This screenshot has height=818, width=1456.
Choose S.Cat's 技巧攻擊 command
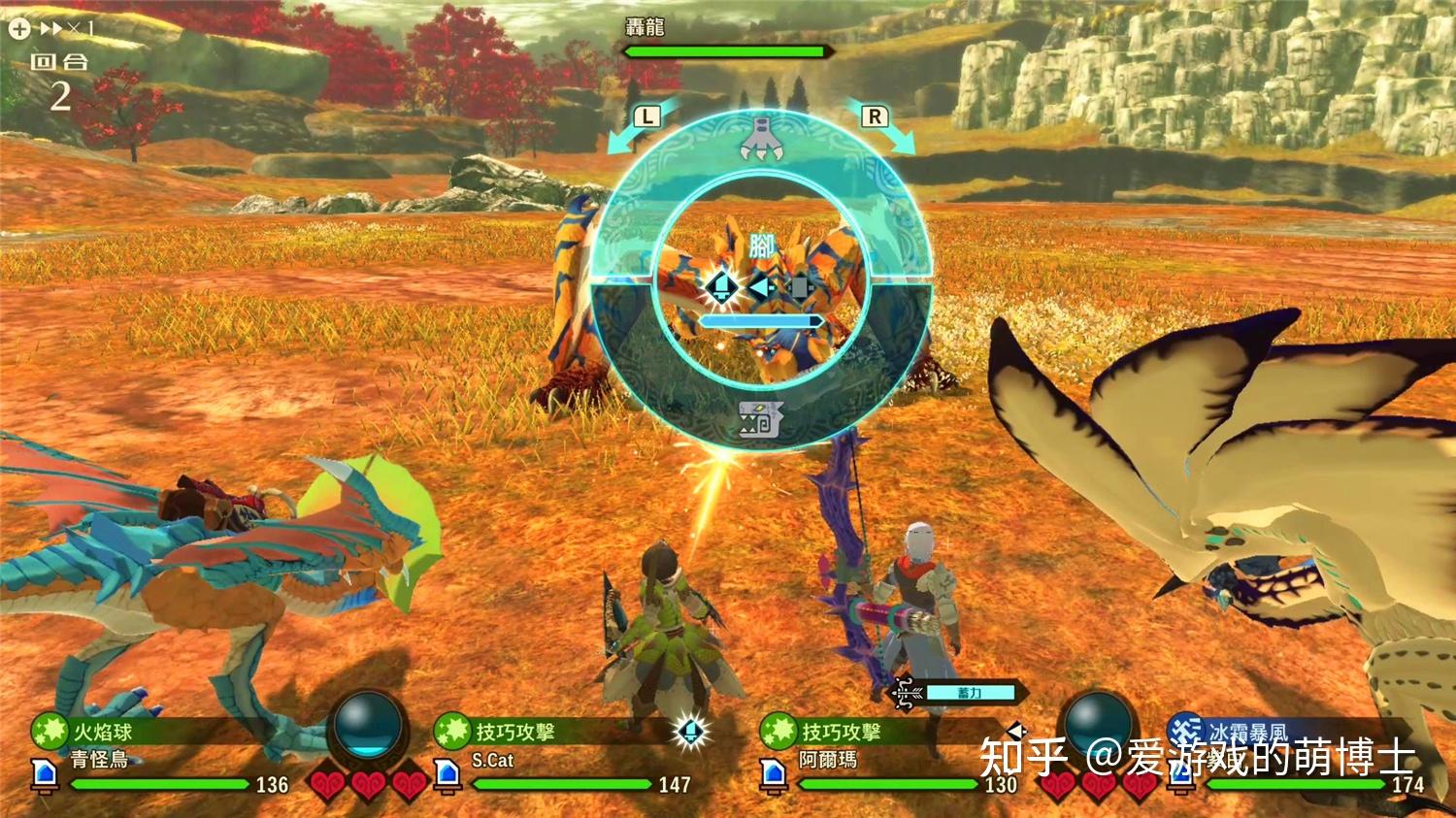point(514,732)
